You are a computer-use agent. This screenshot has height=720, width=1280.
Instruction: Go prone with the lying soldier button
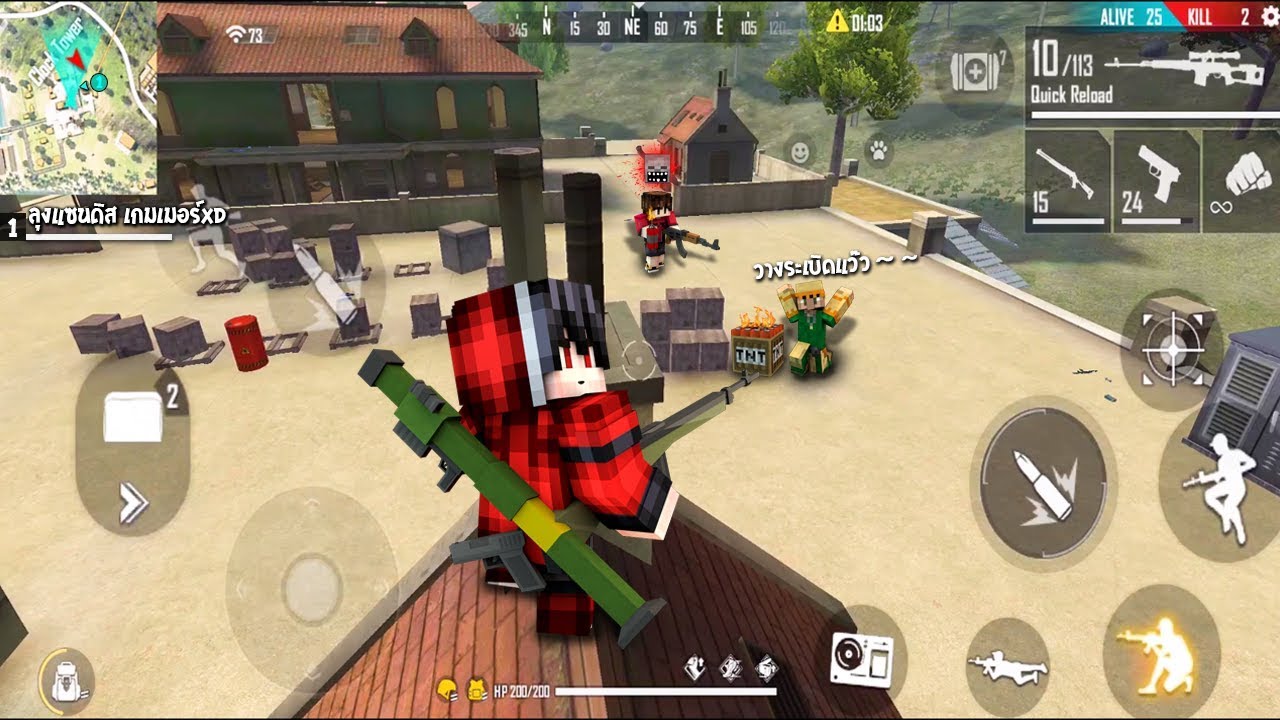[x=1007, y=666]
